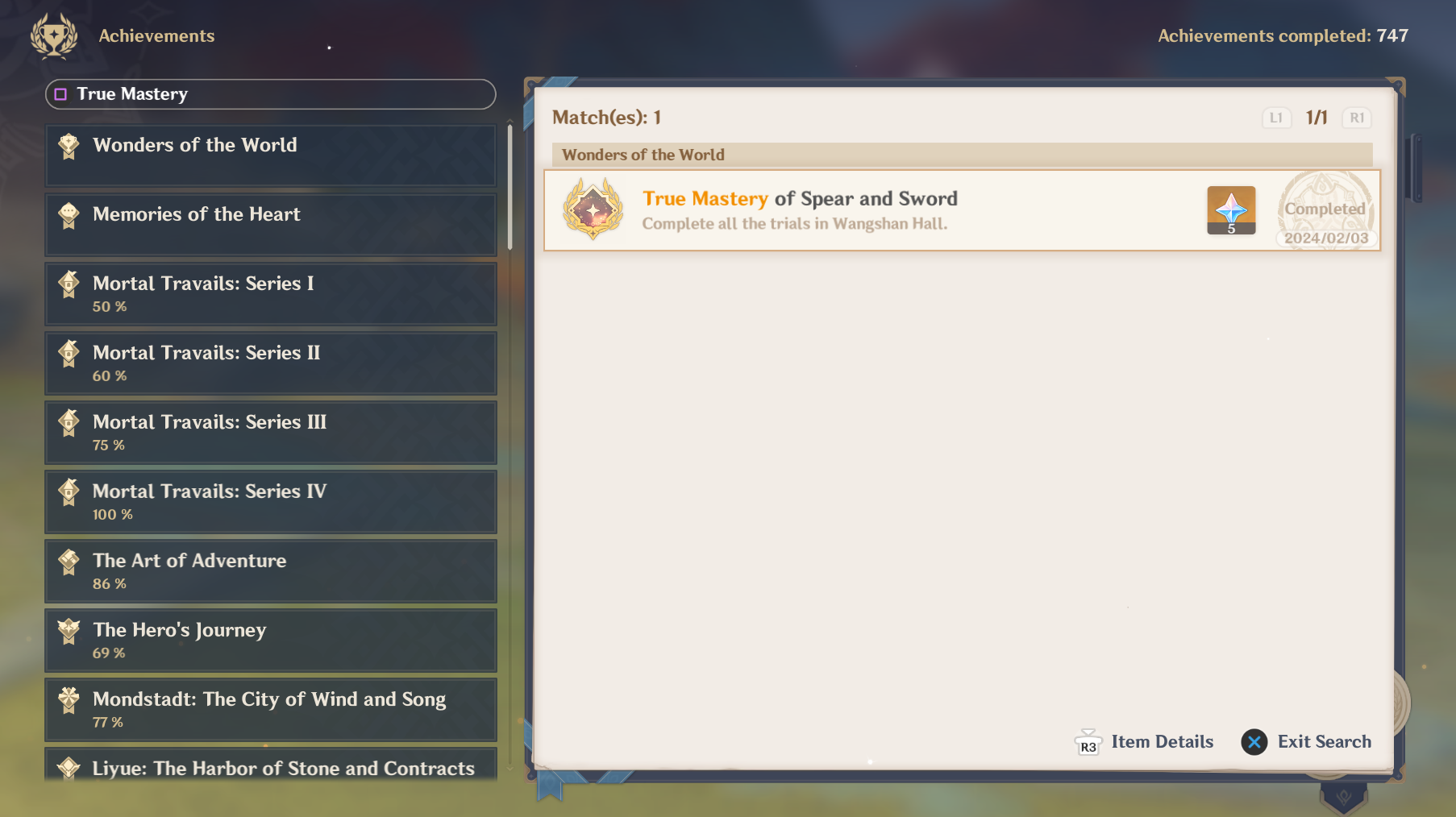Click The Art of Adventure category icon
This screenshot has width=1456, height=817.
coord(69,562)
